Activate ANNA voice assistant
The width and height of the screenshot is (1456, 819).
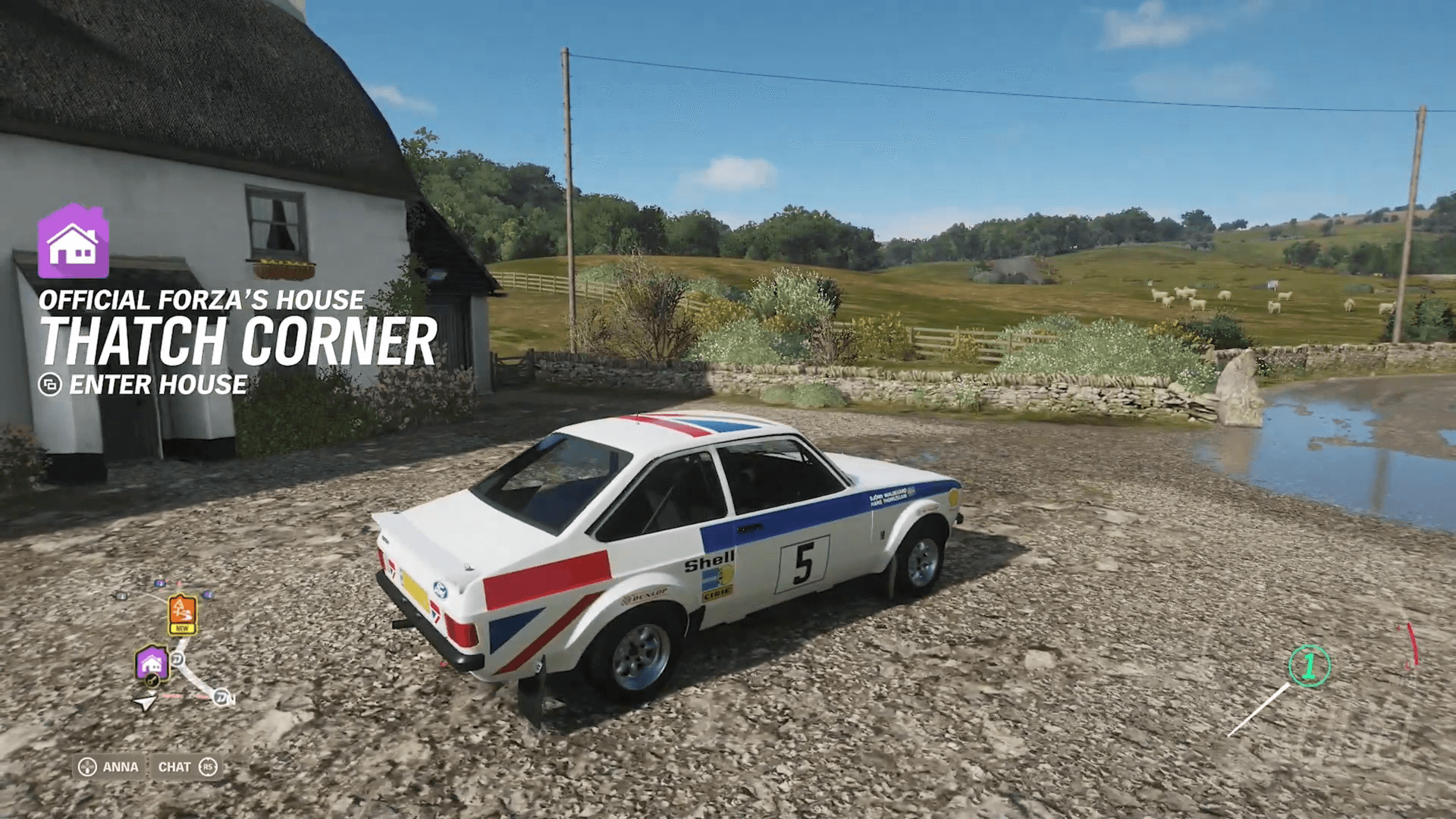point(120,767)
